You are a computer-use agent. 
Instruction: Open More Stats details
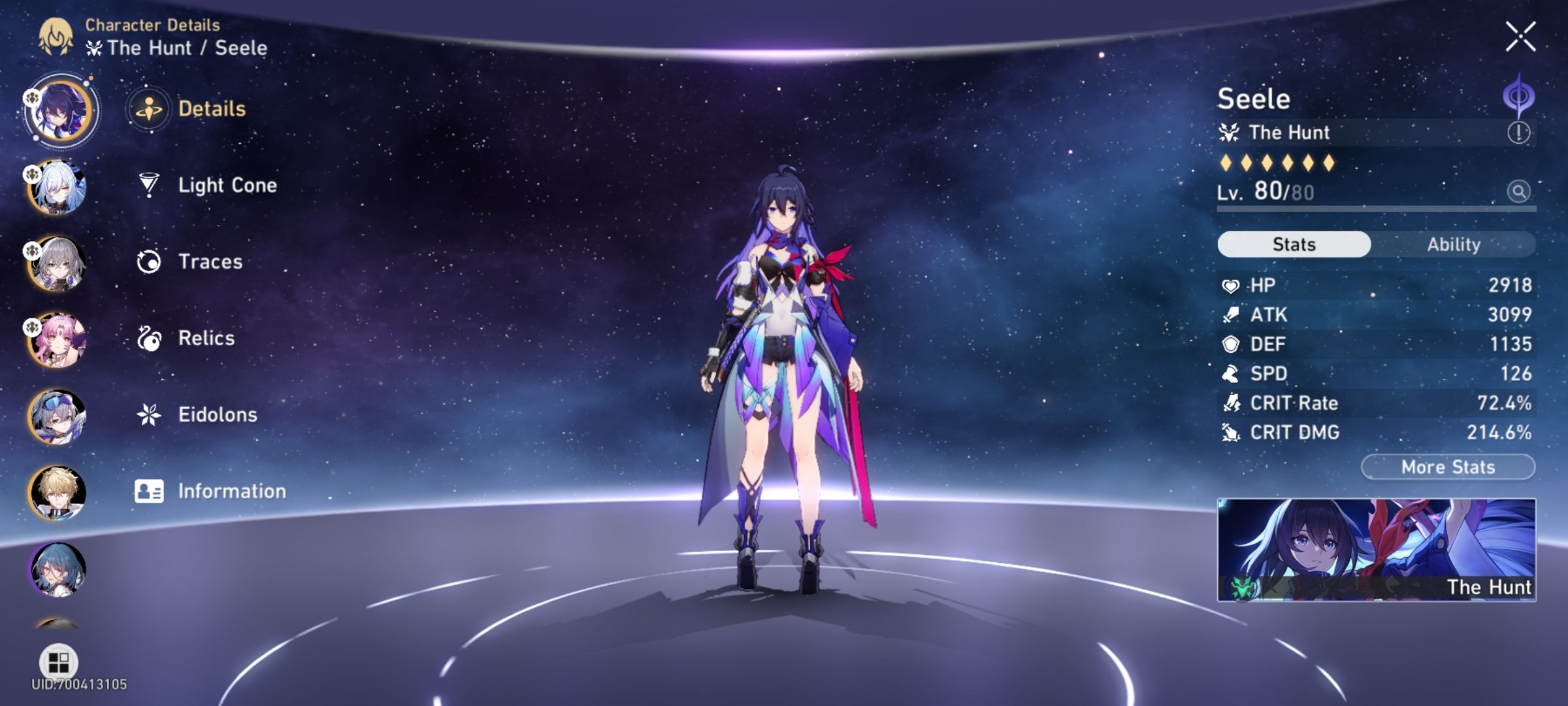point(1448,466)
